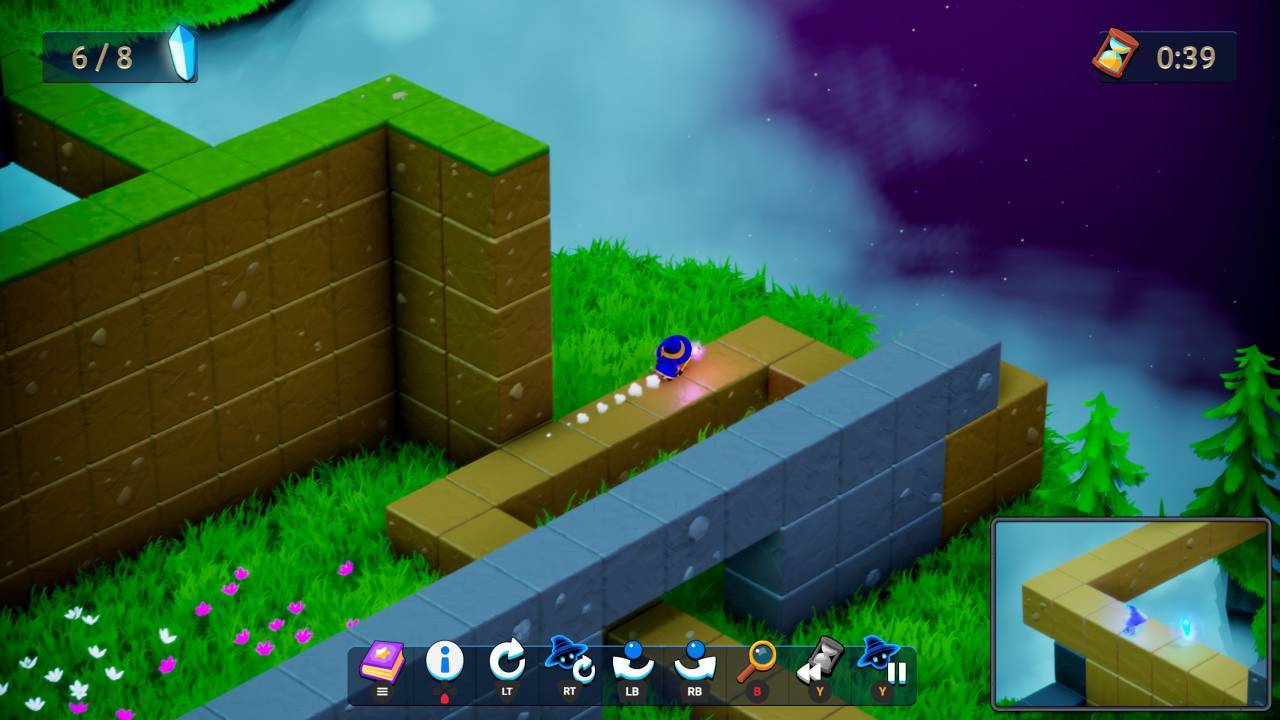The width and height of the screenshot is (1280, 720).
Task: Open the purple spellbook menu
Action: (x=382, y=662)
